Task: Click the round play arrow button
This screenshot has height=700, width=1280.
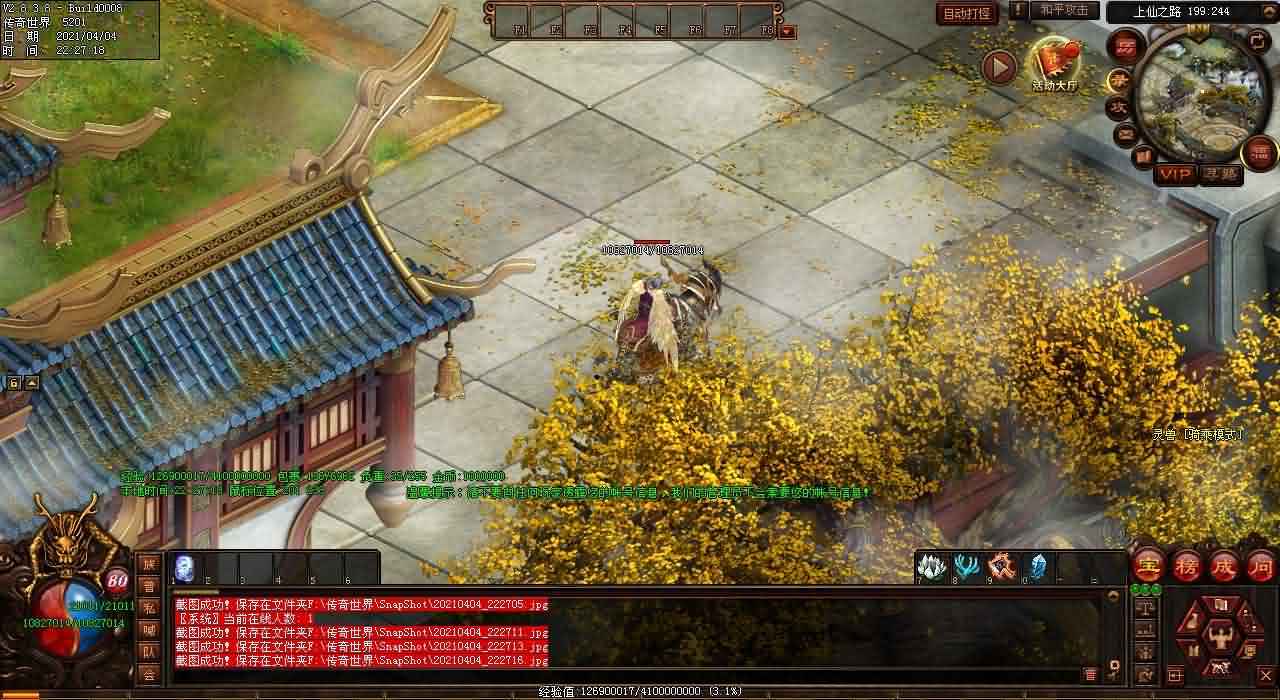Action: point(998,67)
